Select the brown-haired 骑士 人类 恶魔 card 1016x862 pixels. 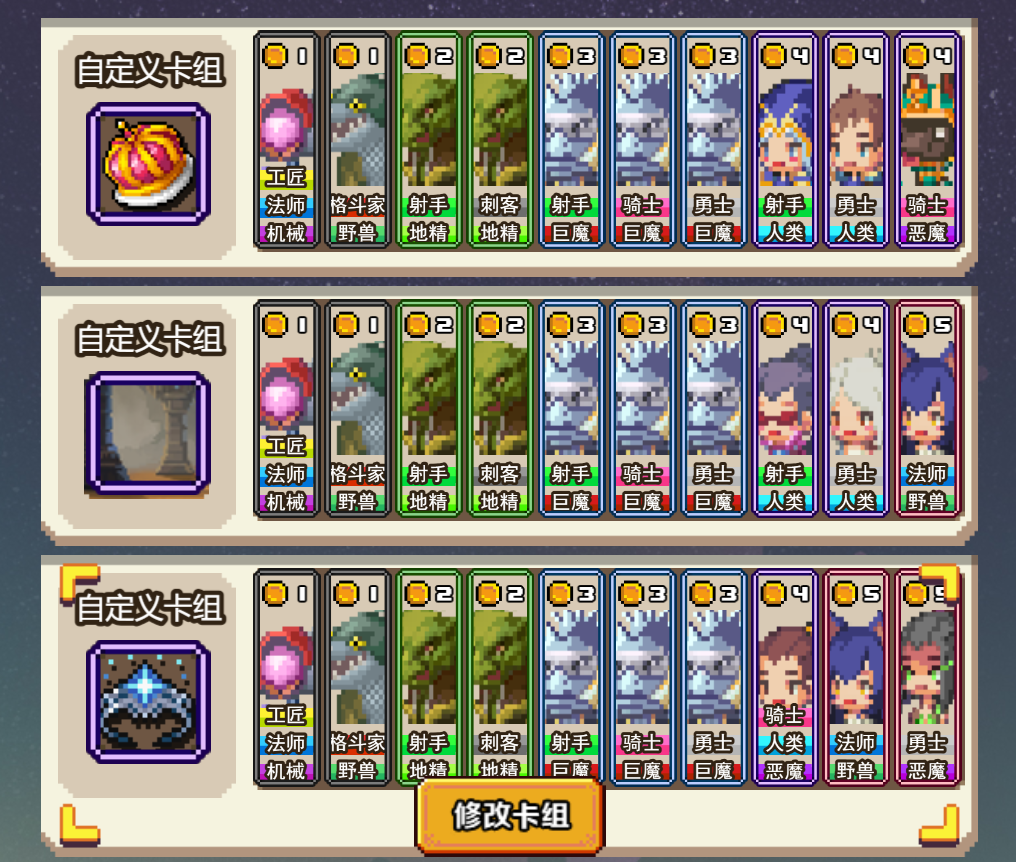(x=785, y=678)
